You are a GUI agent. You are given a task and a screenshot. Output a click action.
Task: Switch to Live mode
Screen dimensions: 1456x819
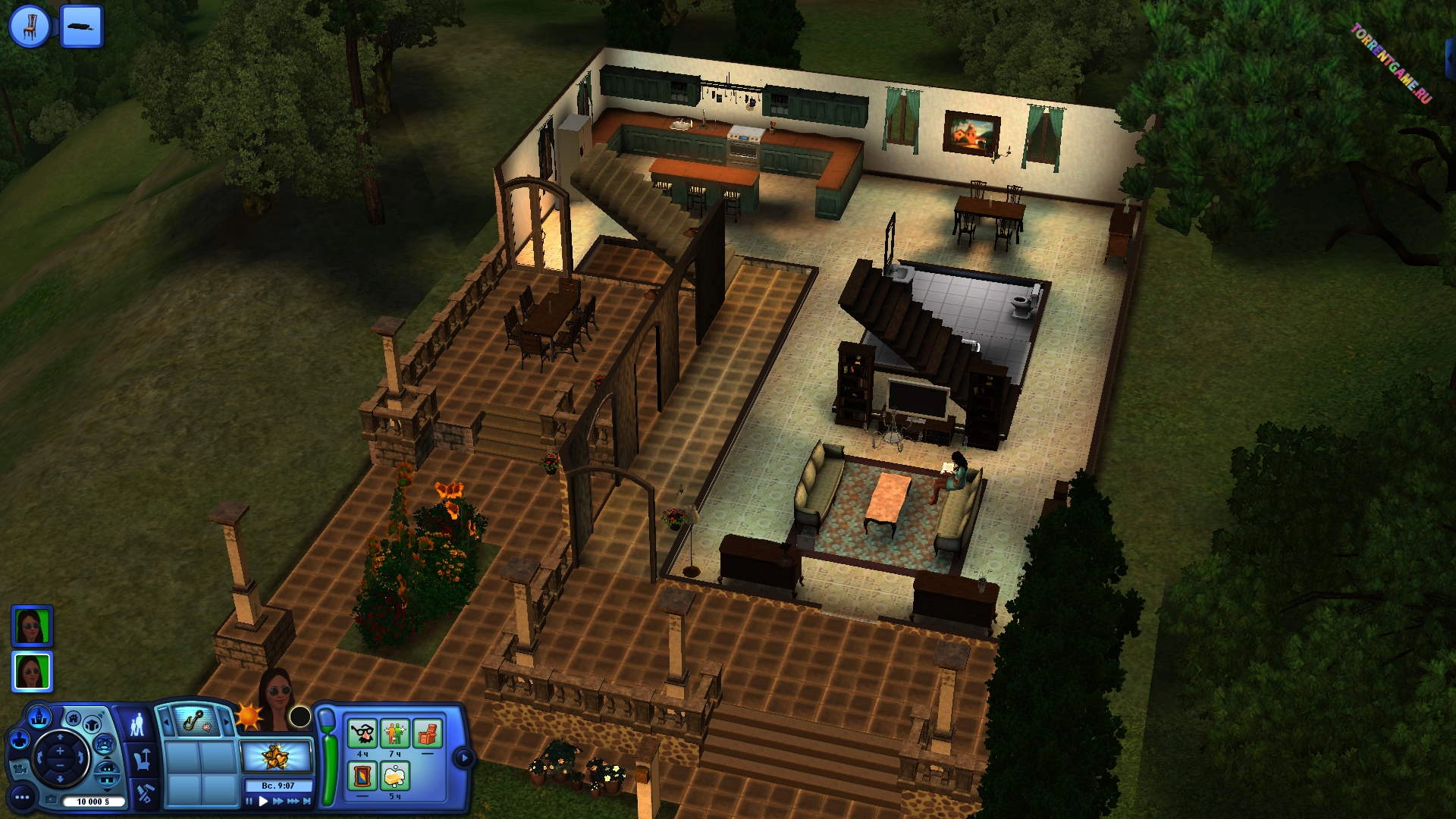click(x=137, y=724)
